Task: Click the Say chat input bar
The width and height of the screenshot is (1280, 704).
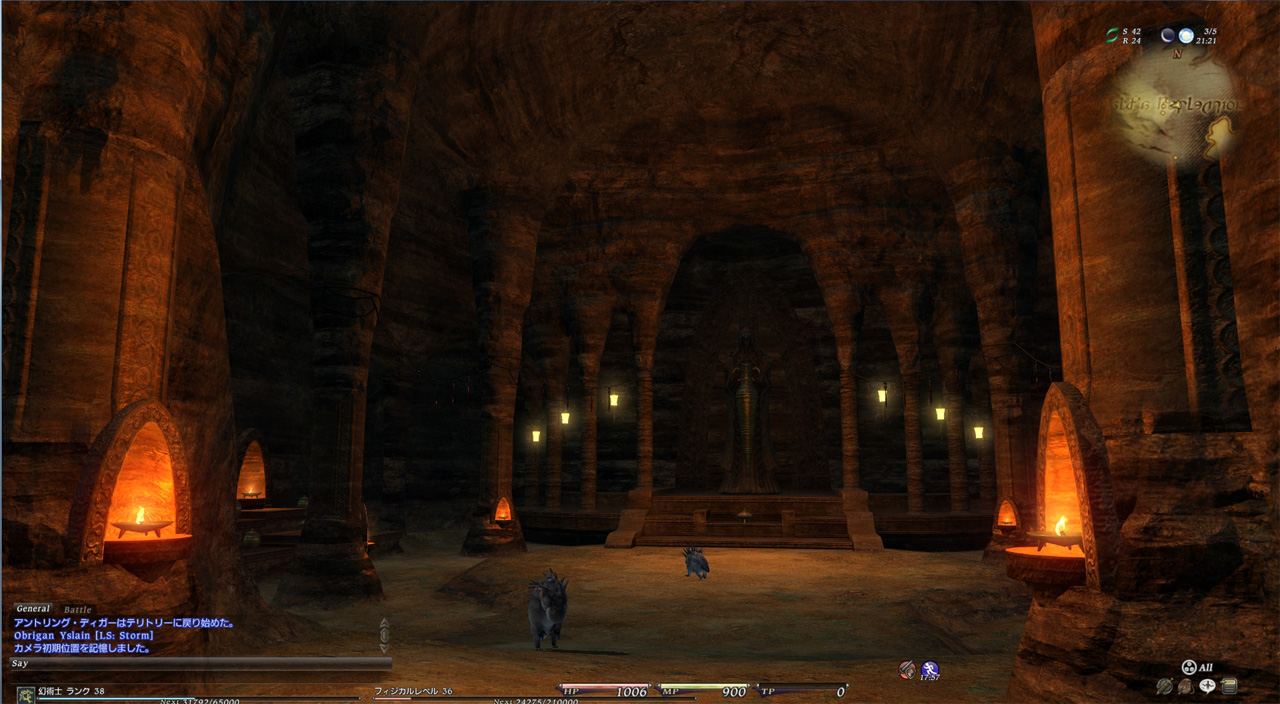Action: (200, 663)
